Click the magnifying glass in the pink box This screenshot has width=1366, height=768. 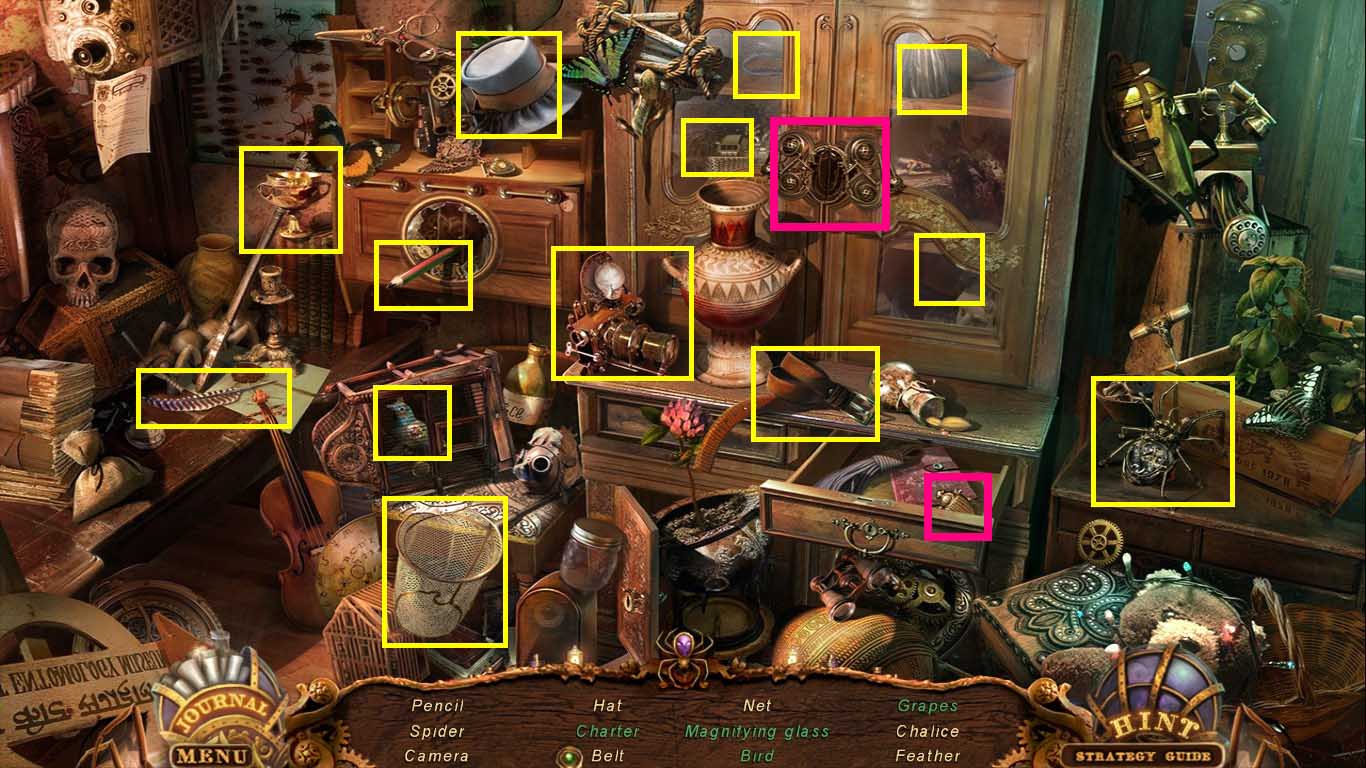(x=959, y=507)
